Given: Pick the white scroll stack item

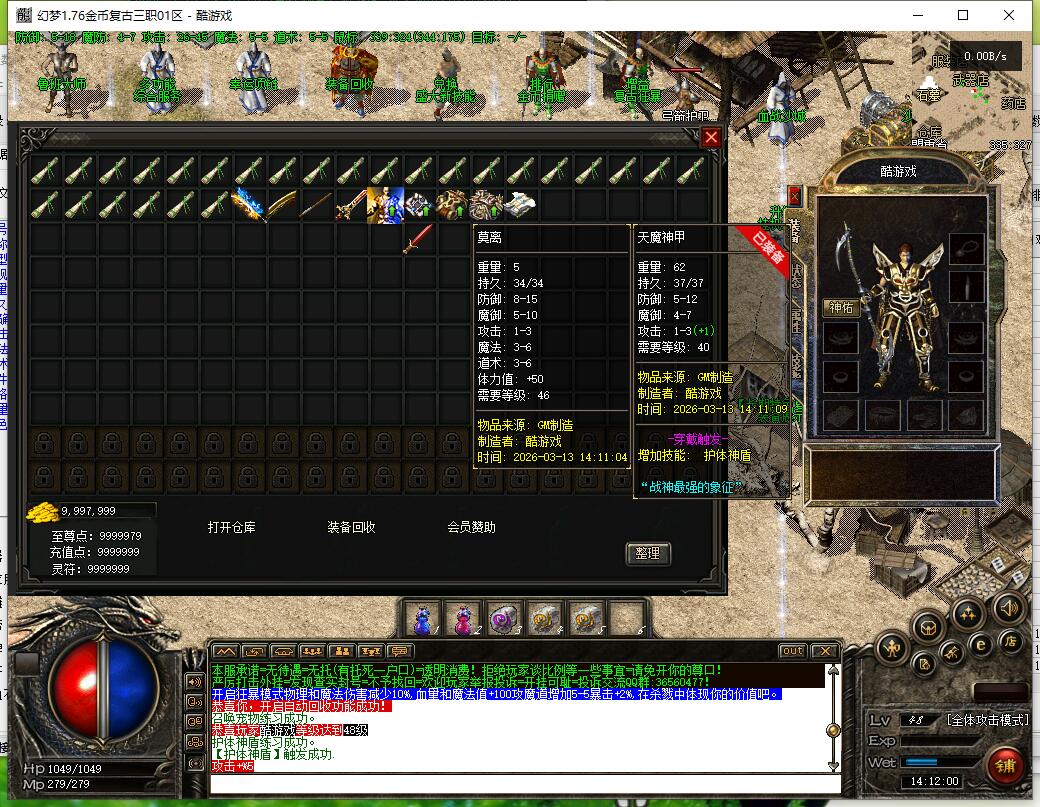Looking at the screenshot, I should tap(521, 205).
